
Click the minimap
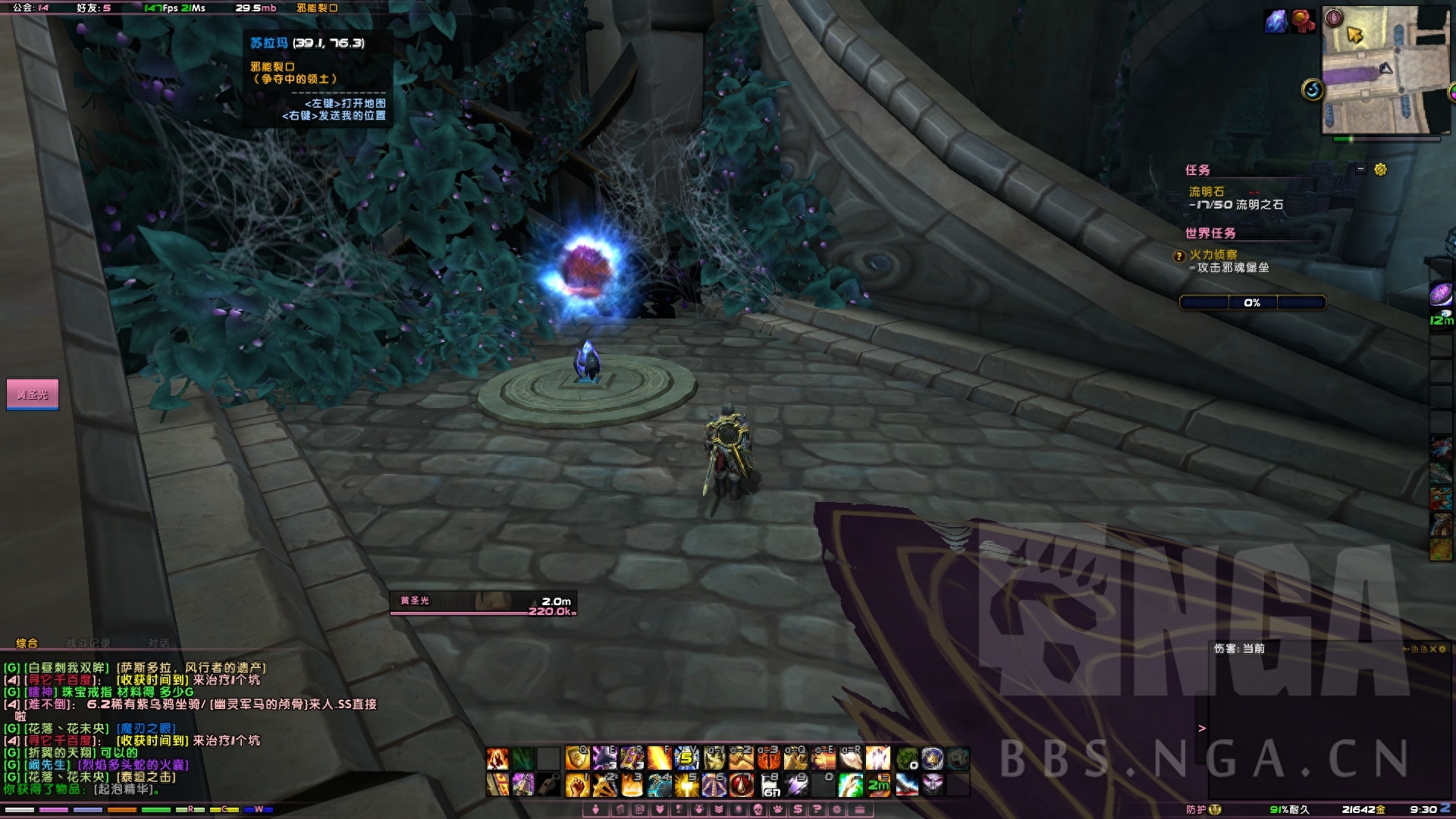(x=1385, y=70)
